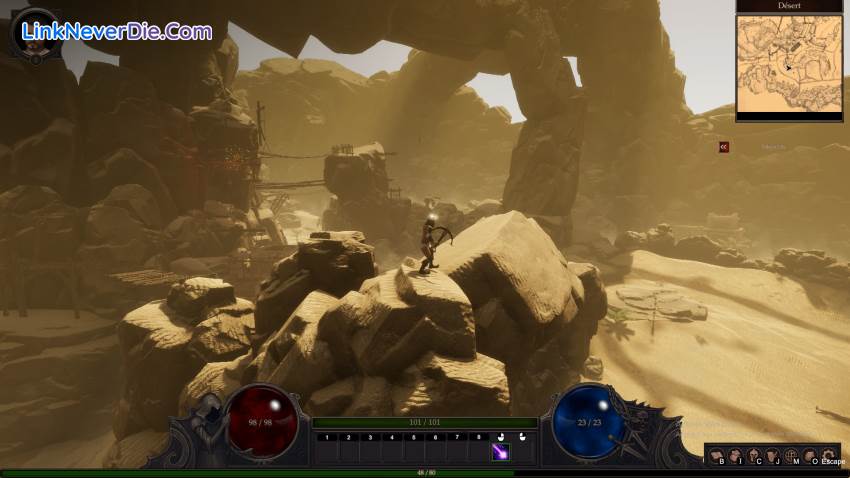Activate the purple arrow skill on the hotbar
The image size is (850, 478).
point(501,452)
